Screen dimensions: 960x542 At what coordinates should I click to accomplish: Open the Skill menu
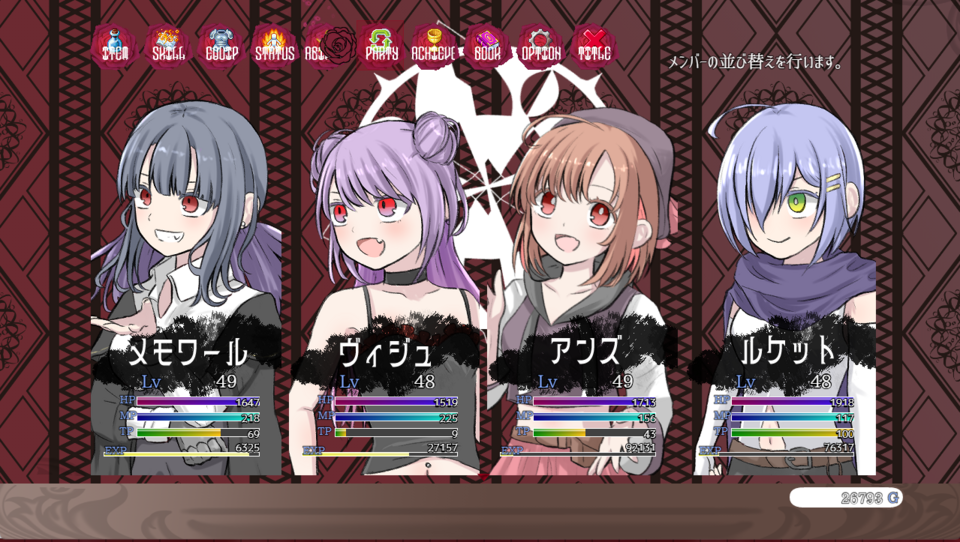point(168,45)
